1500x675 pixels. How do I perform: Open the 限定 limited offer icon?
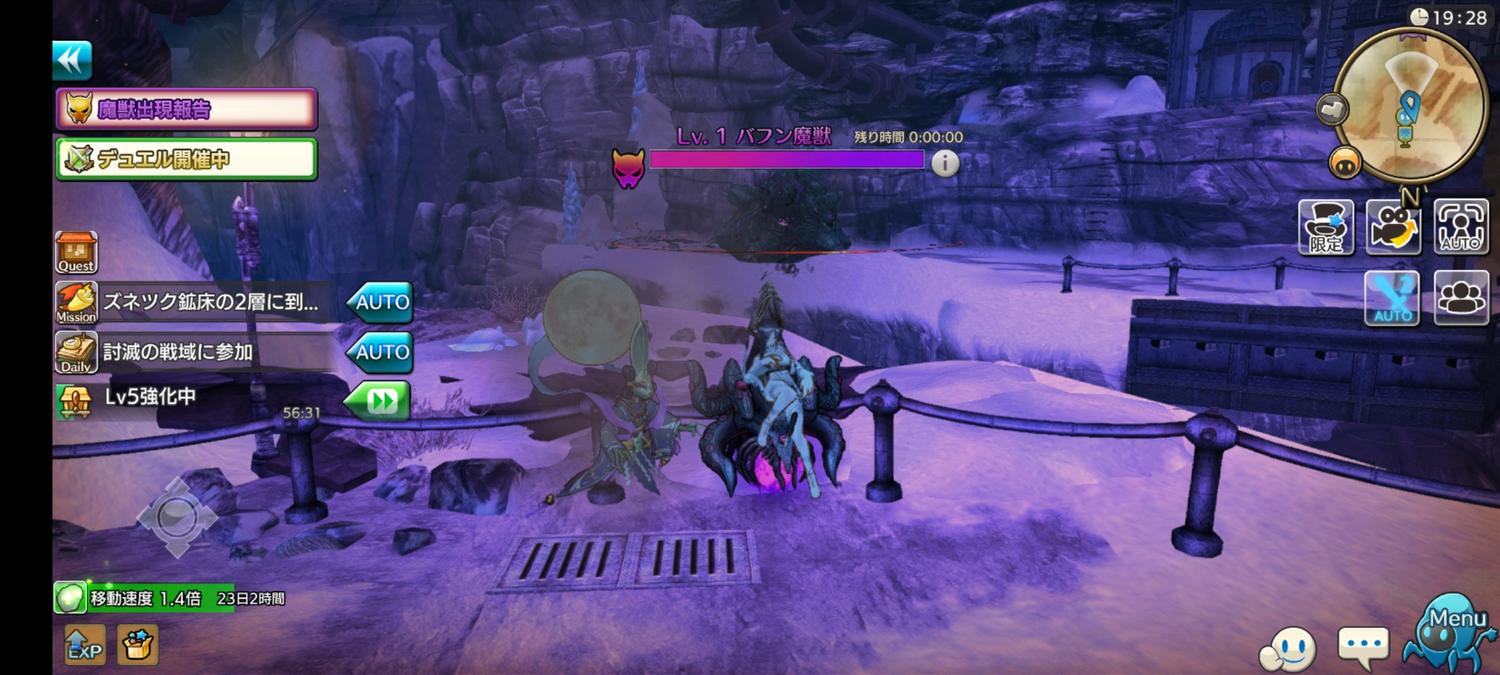point(1326,228)
